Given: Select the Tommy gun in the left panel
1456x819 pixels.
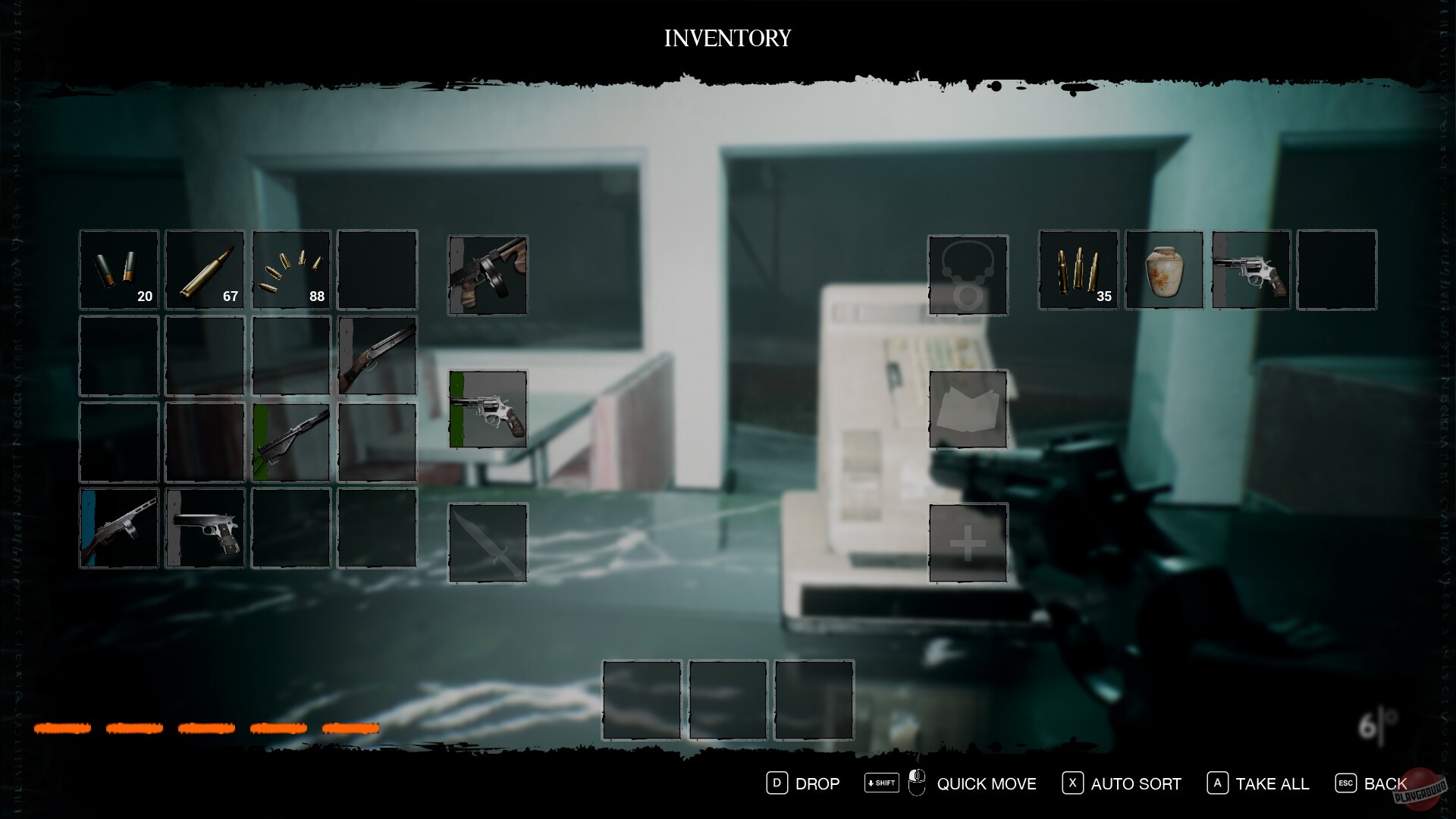Looking at the screenshot, I should pos(488,275).
